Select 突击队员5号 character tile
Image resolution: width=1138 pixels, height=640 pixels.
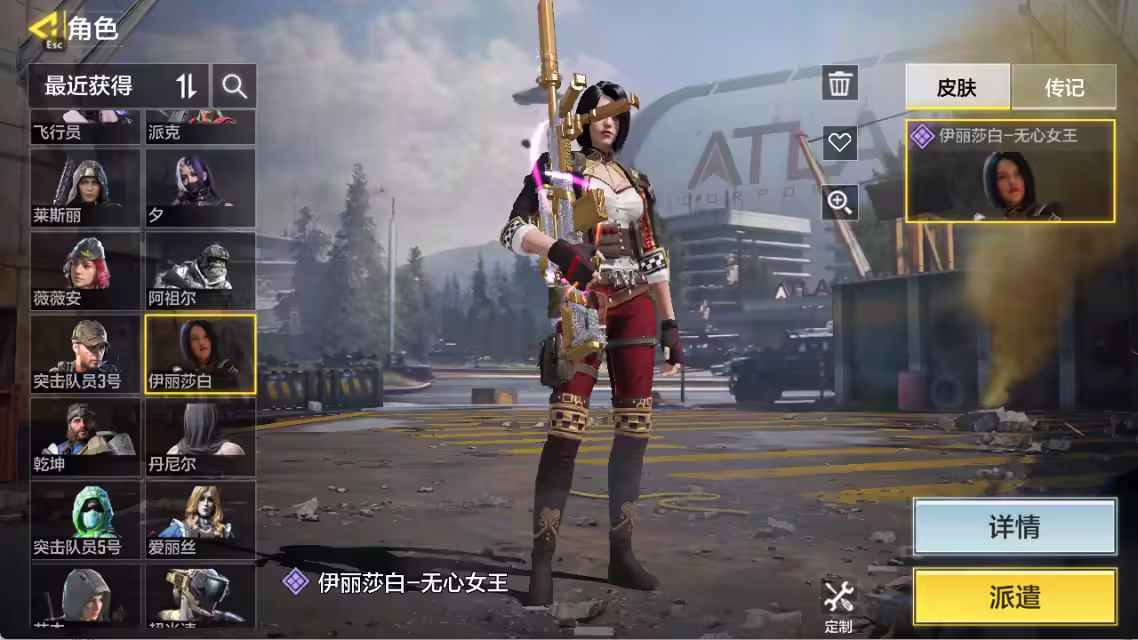pyautogui.click(x=85, y=520)
